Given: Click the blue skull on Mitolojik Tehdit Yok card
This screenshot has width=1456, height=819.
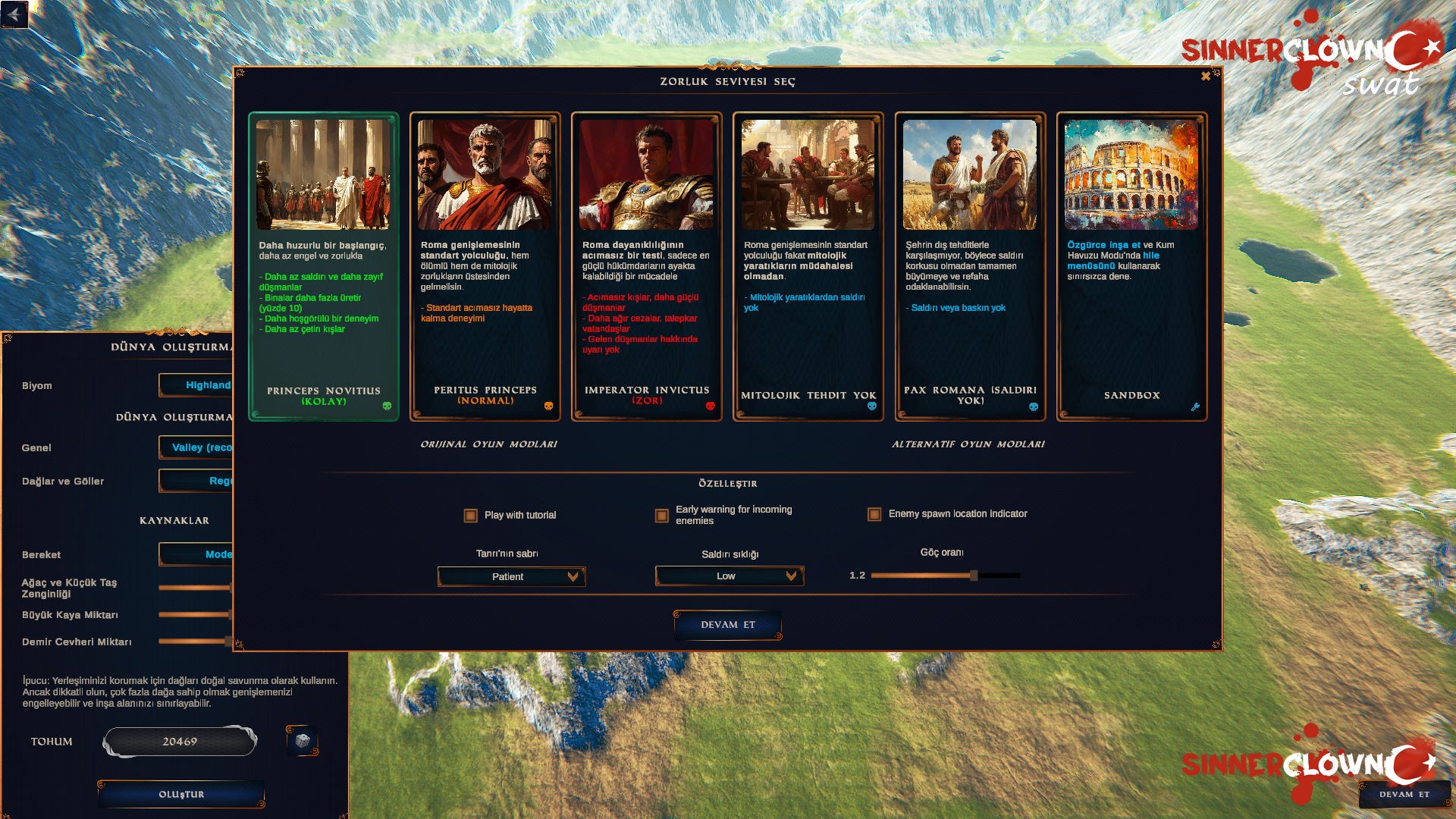Looking at the screenshot, I should [872, 406].
